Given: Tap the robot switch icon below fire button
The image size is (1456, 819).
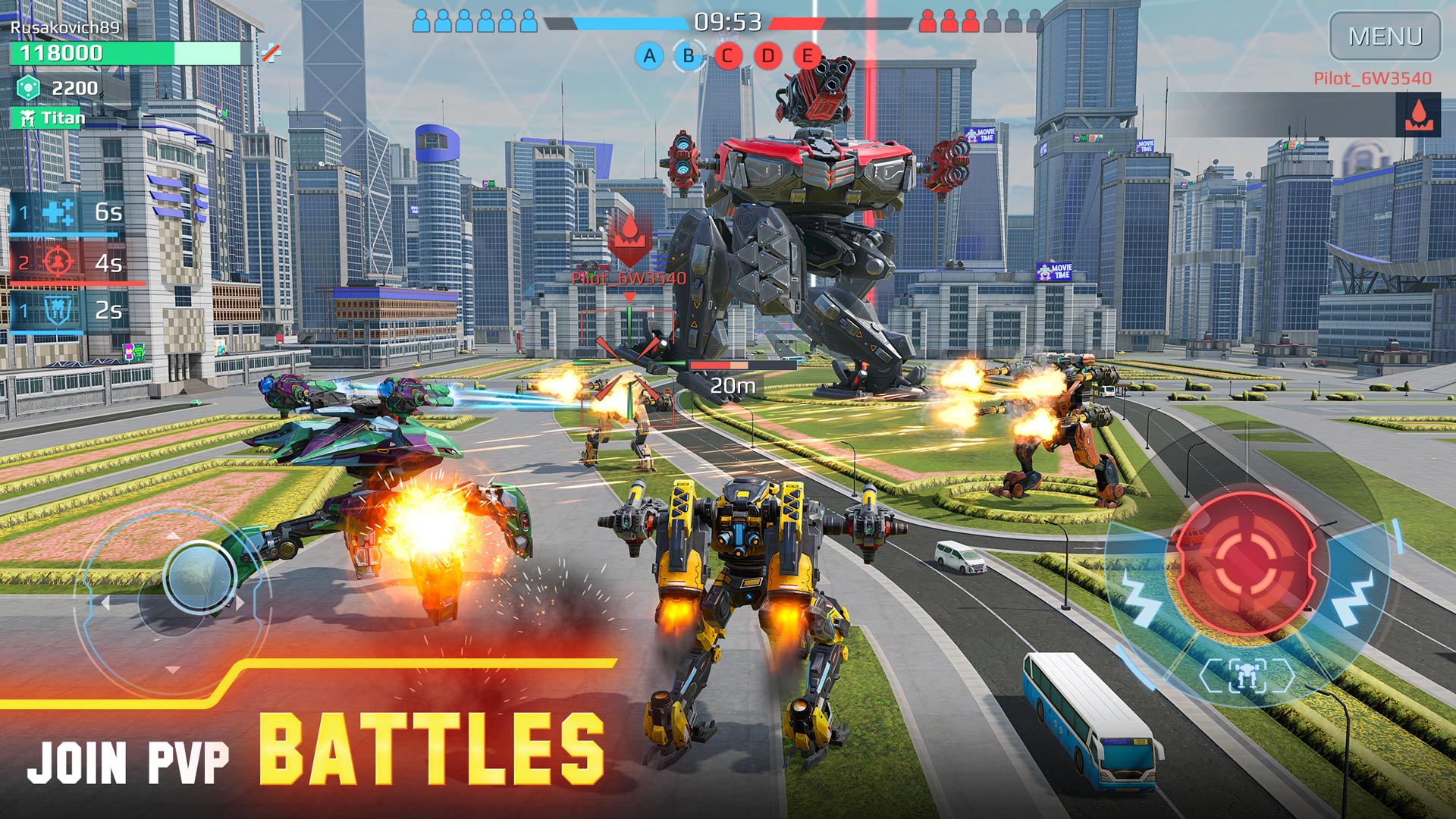Looking at the screenshot, I should tap(1247, 674).
